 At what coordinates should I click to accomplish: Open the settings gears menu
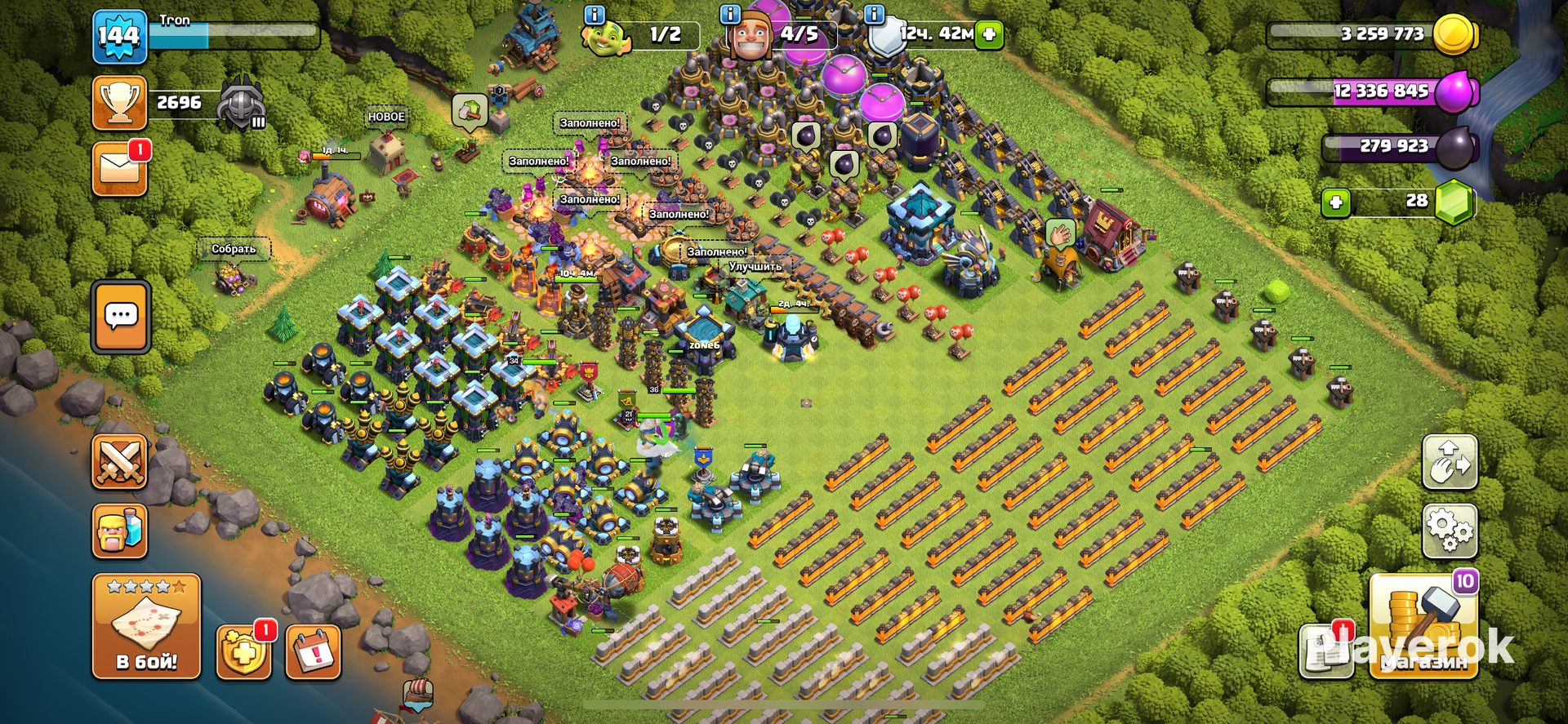click(x=1450, y=531)
